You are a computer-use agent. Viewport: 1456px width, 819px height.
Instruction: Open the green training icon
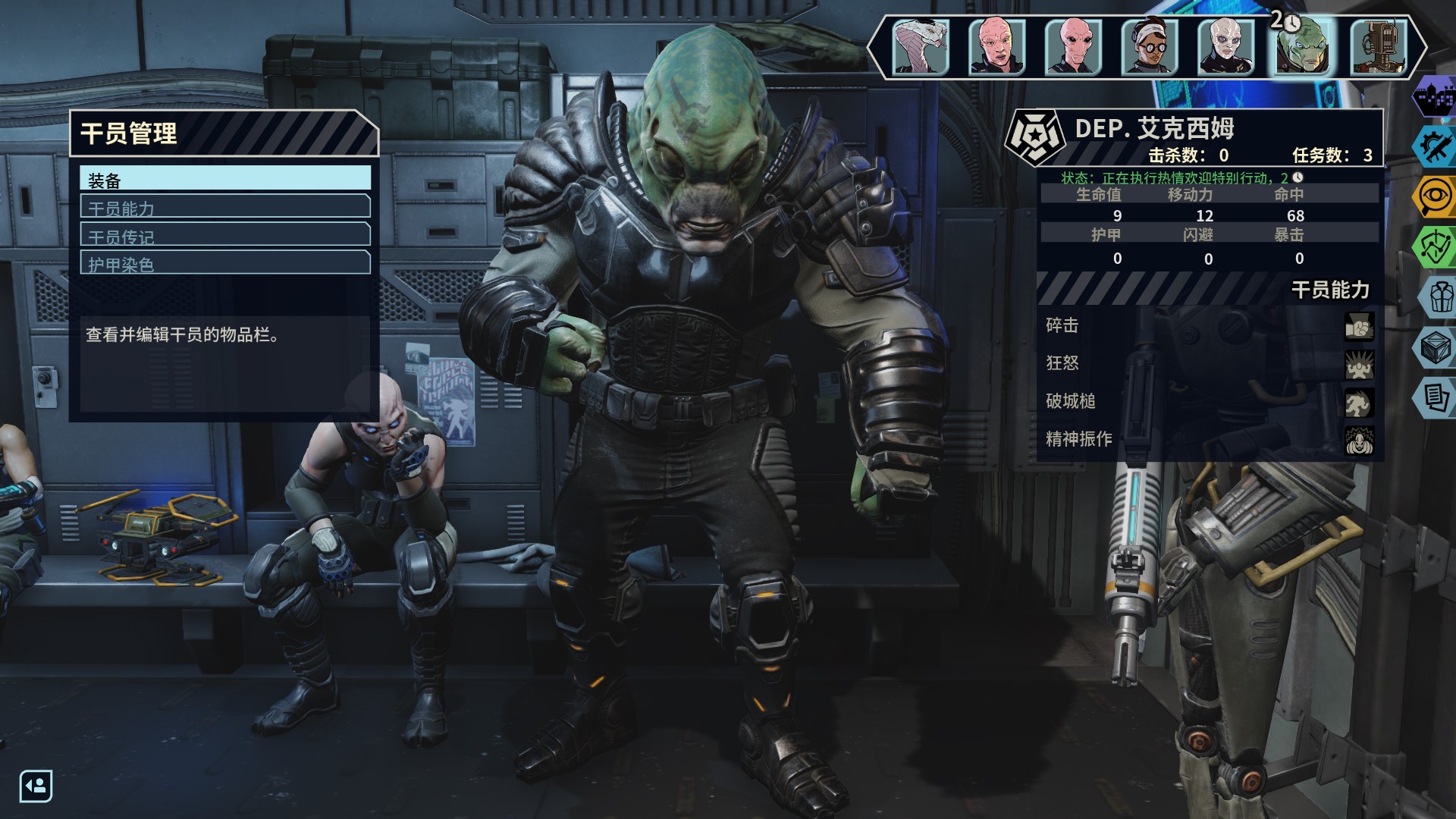[x=1436, y=246]
